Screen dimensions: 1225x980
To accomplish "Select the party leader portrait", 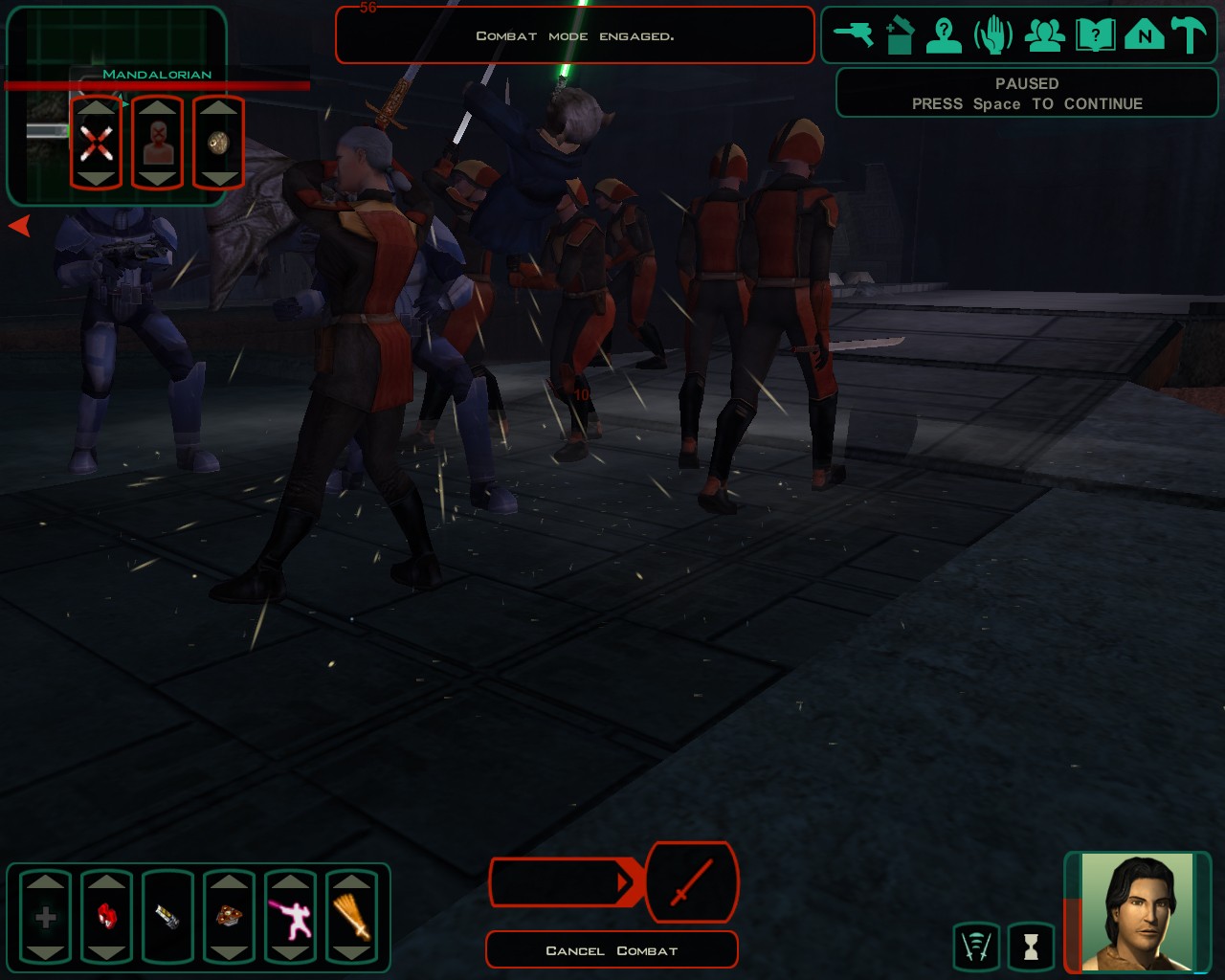I will (1138, 912).
